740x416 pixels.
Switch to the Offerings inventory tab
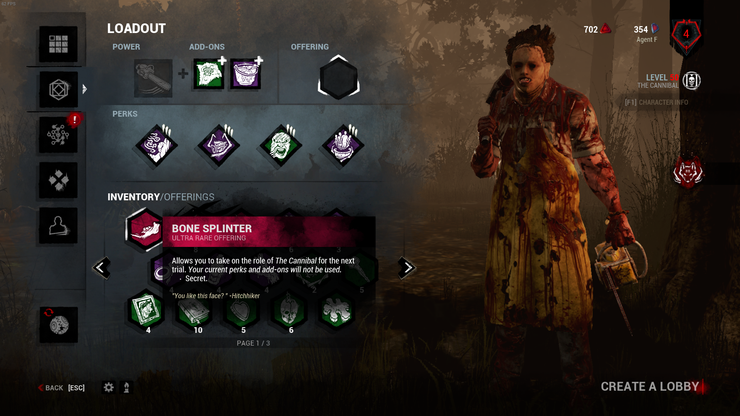coord(189,197)
